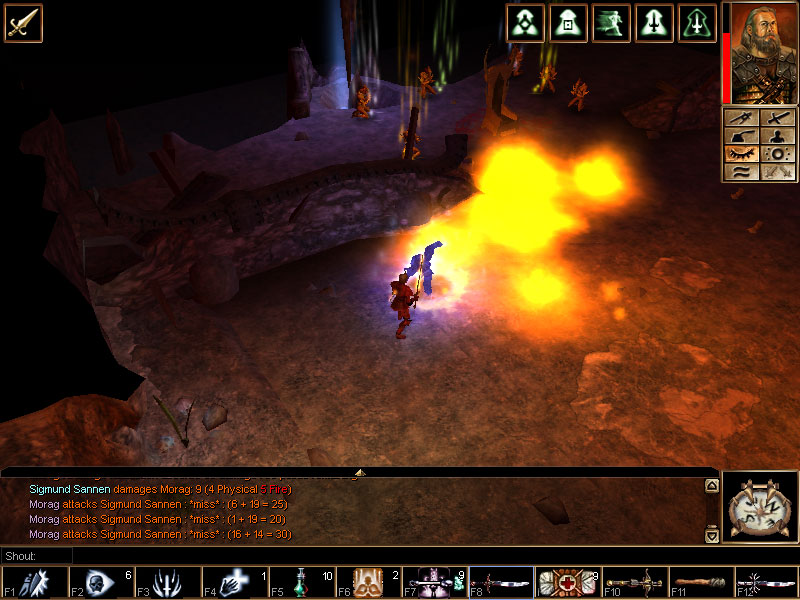Open the sun-shaped options button
The width and height of the screenshot is (800, 600).
[777, 153]
